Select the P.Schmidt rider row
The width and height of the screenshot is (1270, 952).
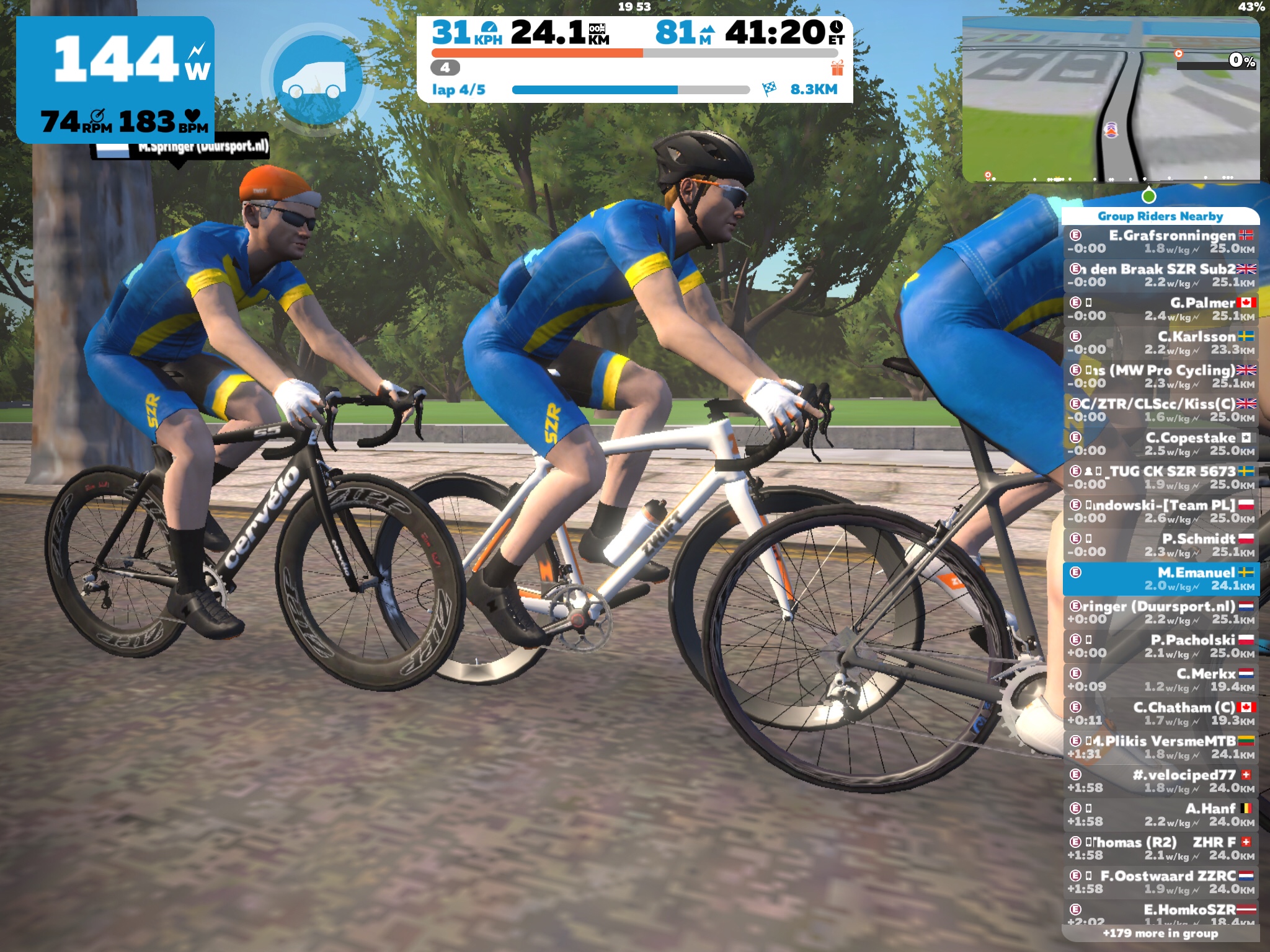click(x=1161, y=545)
